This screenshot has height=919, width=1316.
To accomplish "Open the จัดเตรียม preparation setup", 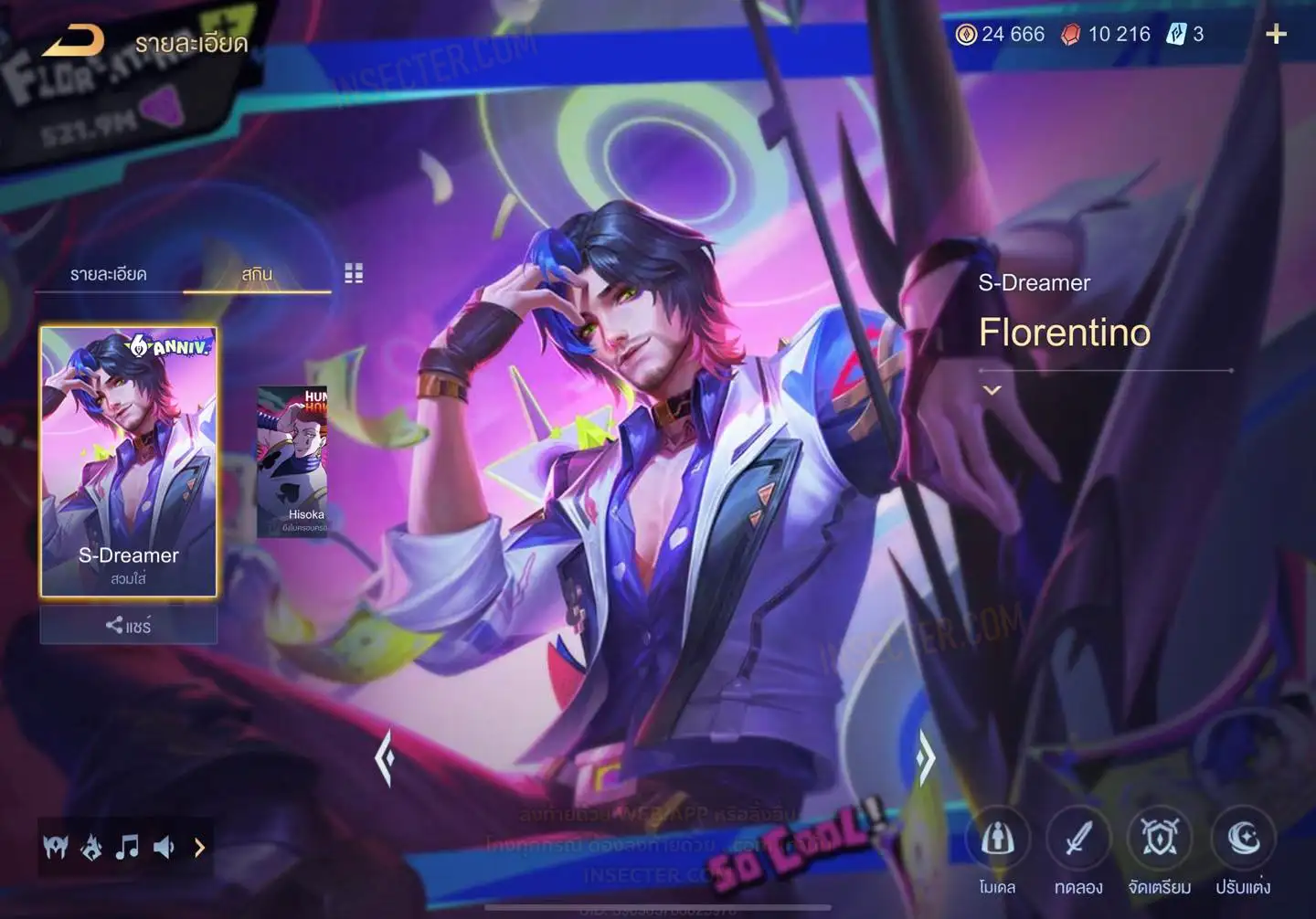I will [x=1160, y=840].
